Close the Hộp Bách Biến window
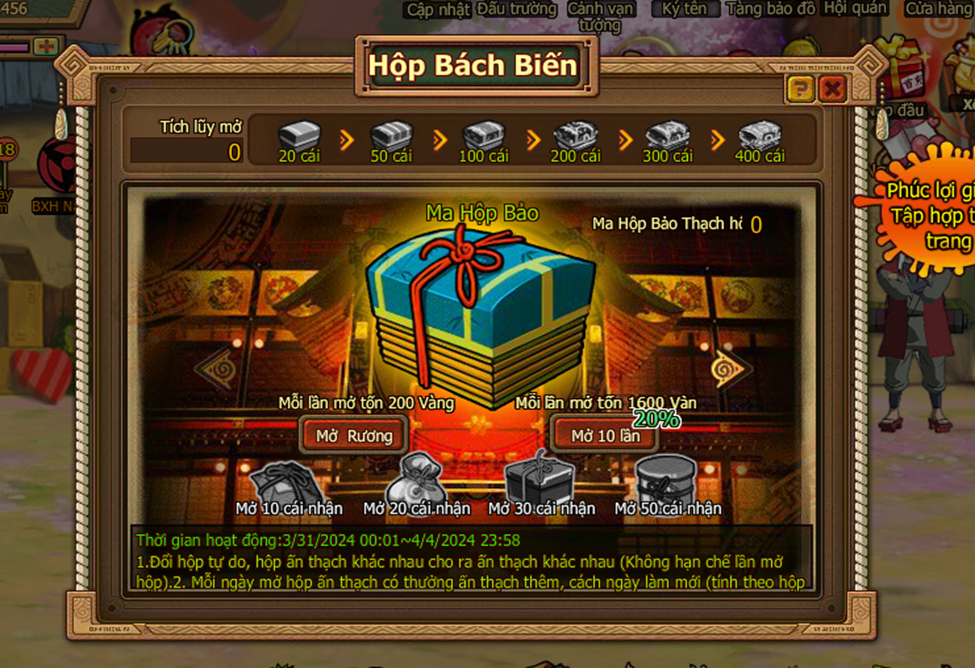The height and width of the screenshot is (668, 975). point(831,90)
